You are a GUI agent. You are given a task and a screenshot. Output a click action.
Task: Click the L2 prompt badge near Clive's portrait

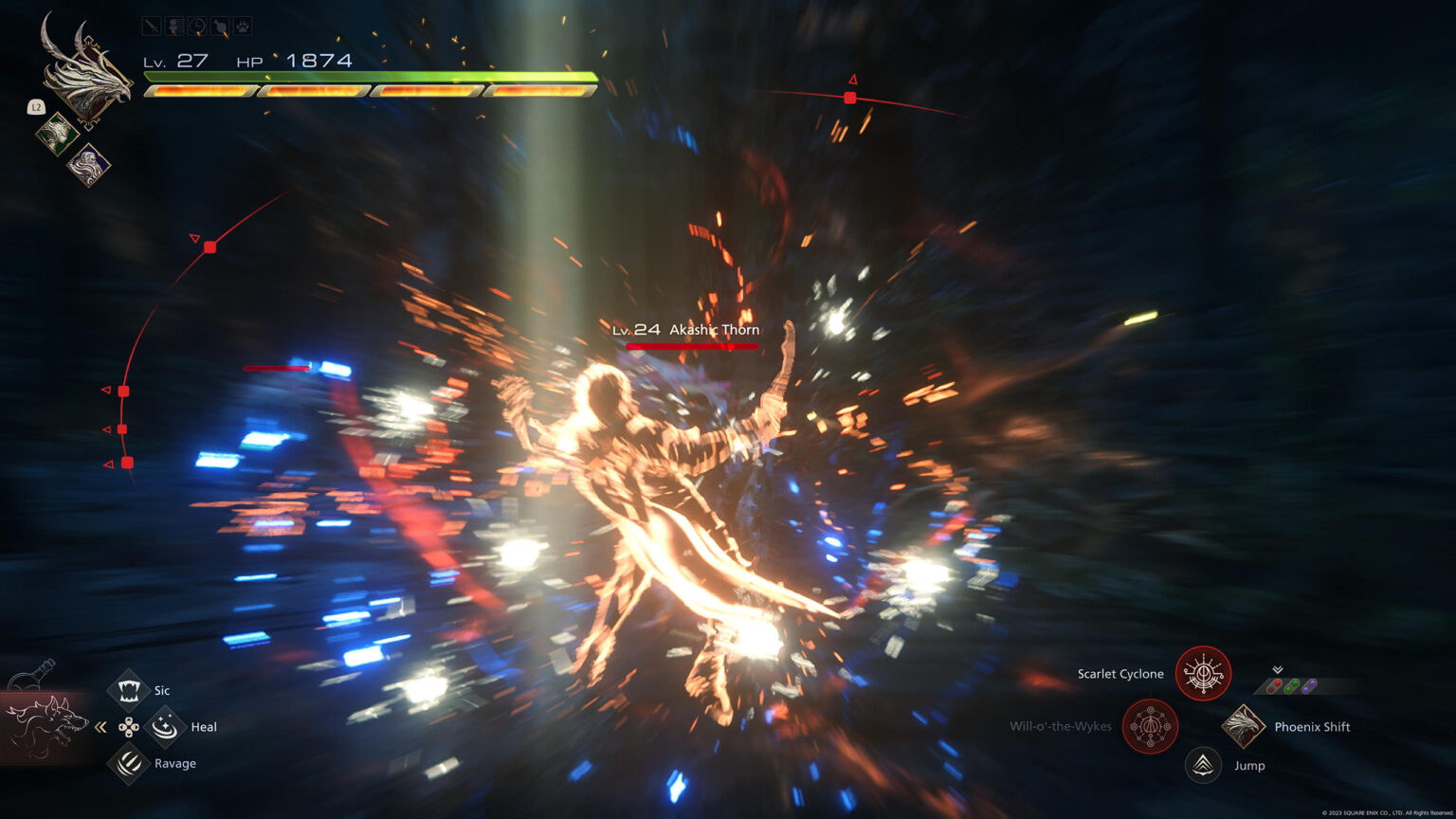35,107
